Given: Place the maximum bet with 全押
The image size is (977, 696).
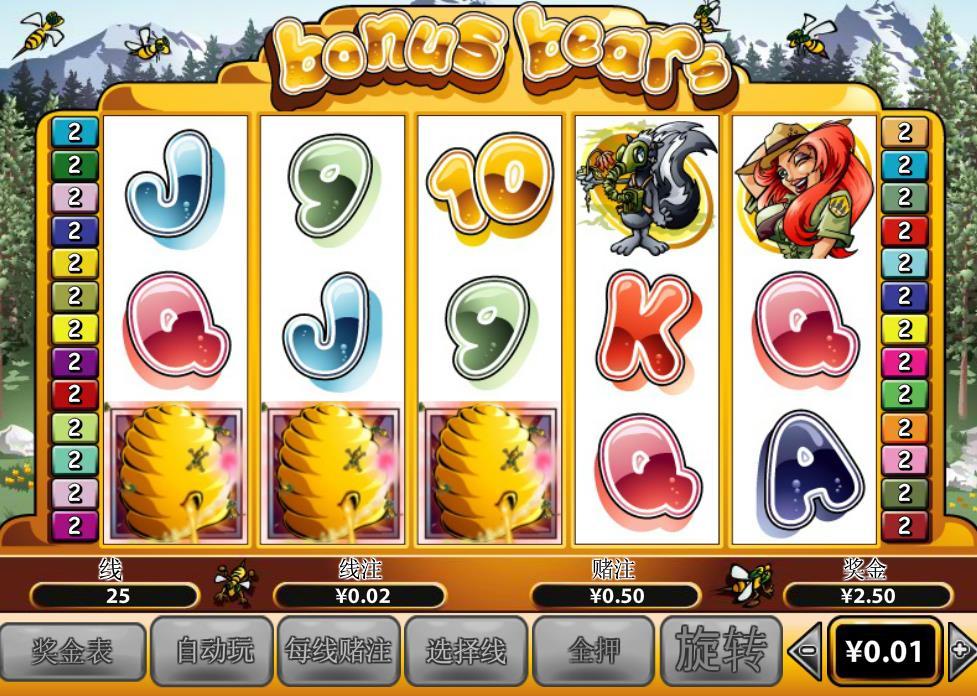Looking at the screenshot, I should [x=593, y=652].
